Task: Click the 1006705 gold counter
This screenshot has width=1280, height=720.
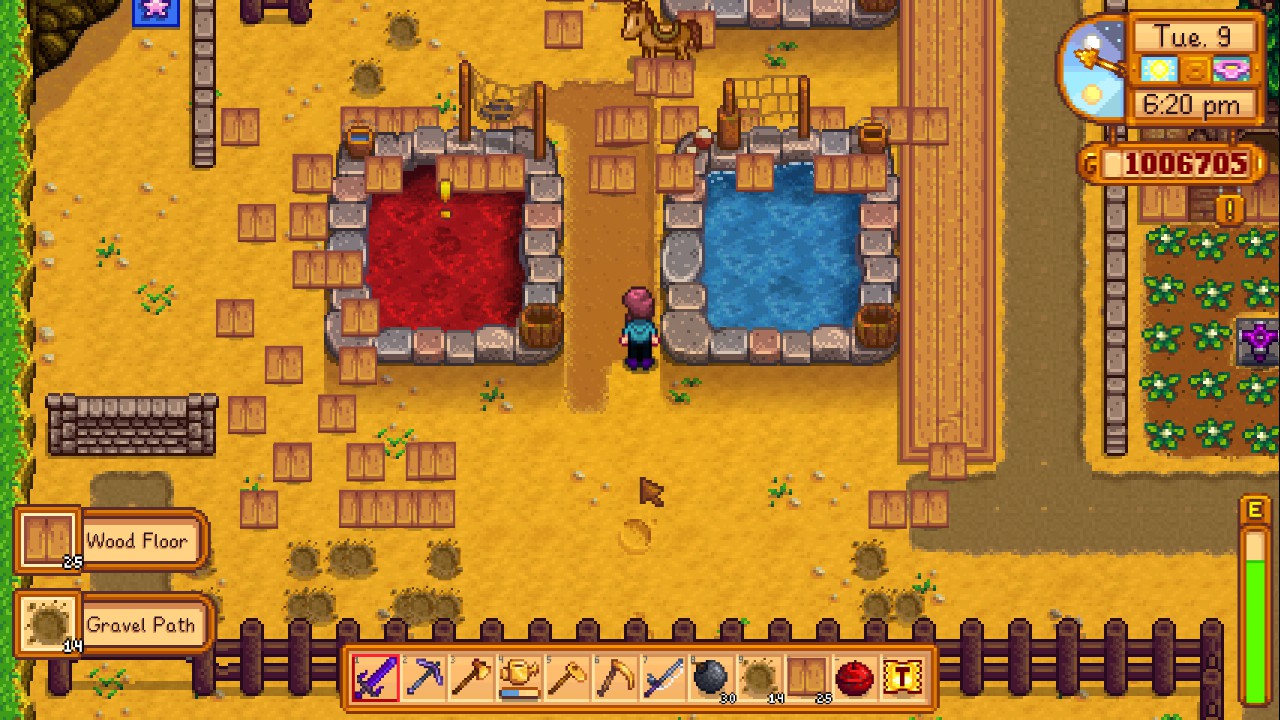Action: [1185, 164]
